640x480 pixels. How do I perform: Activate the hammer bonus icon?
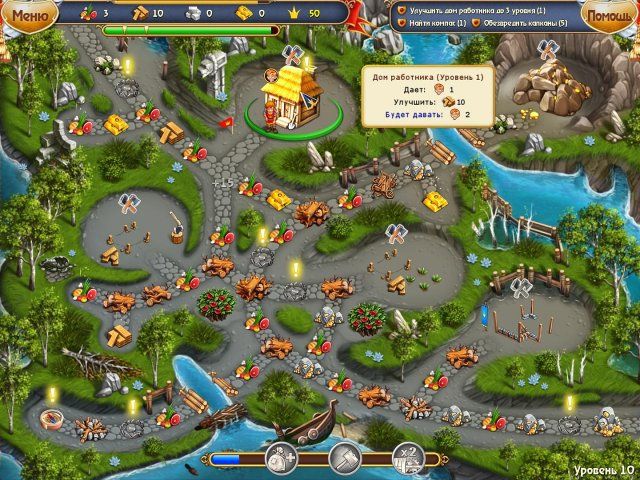pos(345,459)
